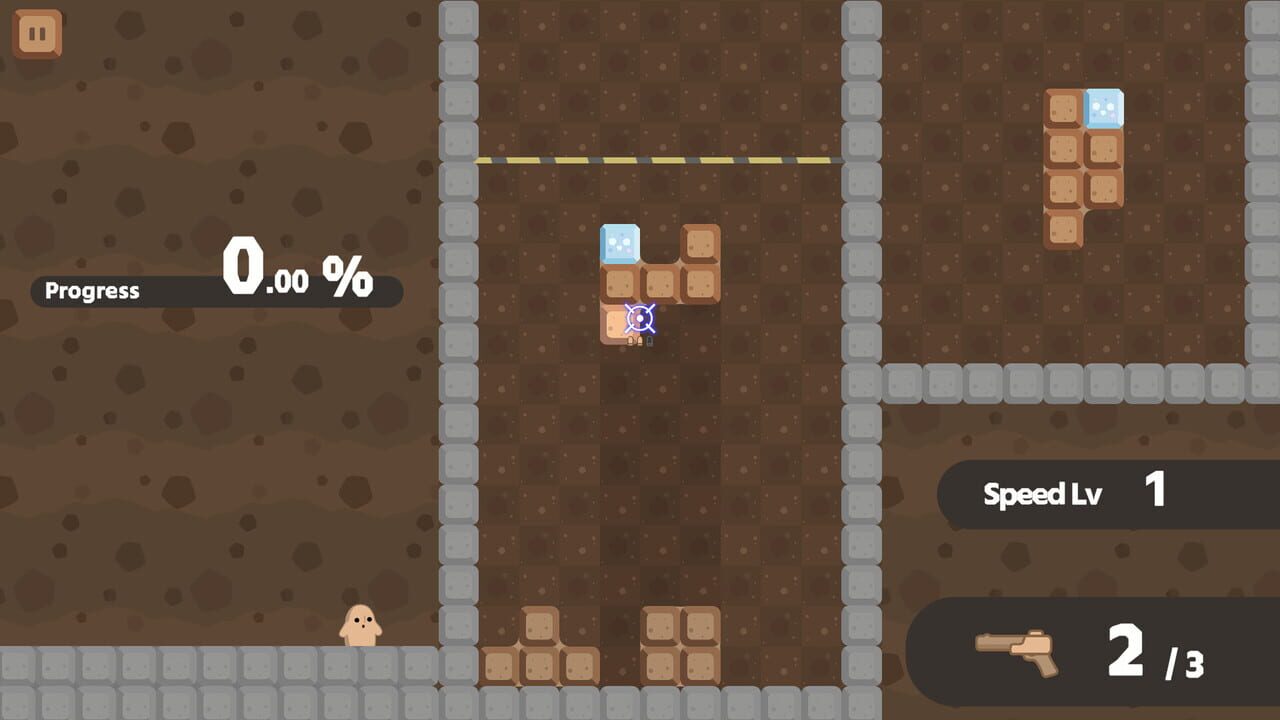Select the Speed Lv text label
This screenshot has height=720, width=1280.
pos(1045,492)
